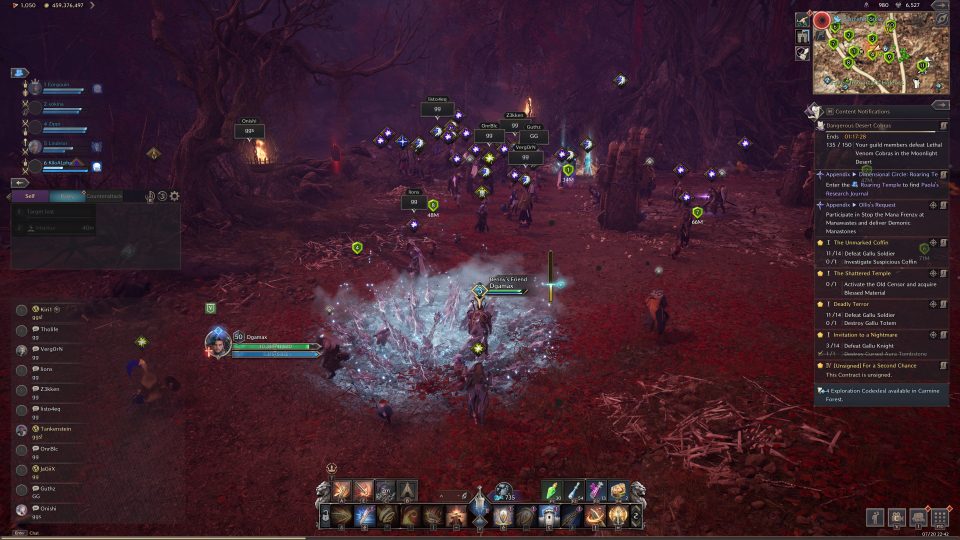
Task: Use the green potion quick slot
Action: 556,490
